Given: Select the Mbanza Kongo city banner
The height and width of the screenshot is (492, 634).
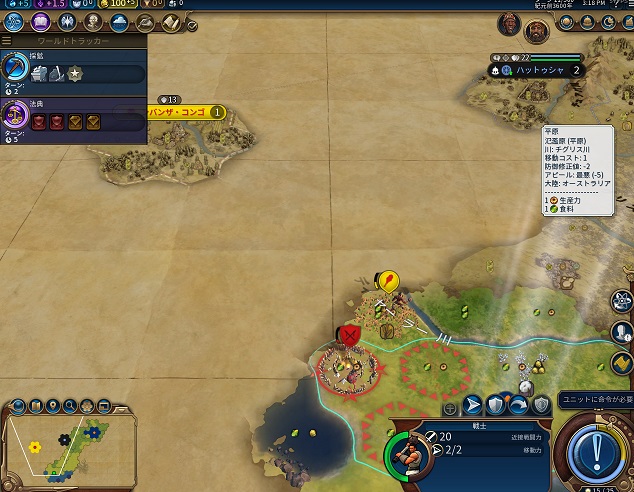Looking at the screenshot, I should click(x=184, y=113).
